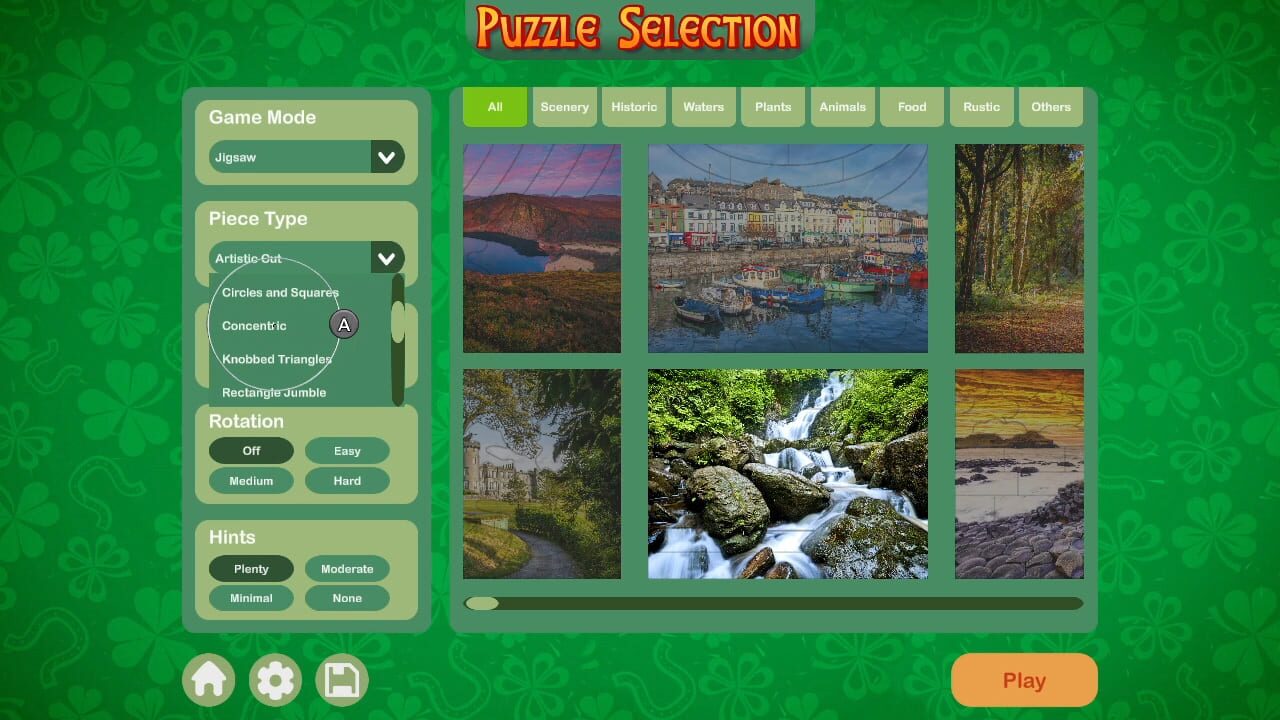This screenshot has width=1280, height=720.
Task: Open the waterfall puzzle thumbnail
Action: (x=788, y=474)
